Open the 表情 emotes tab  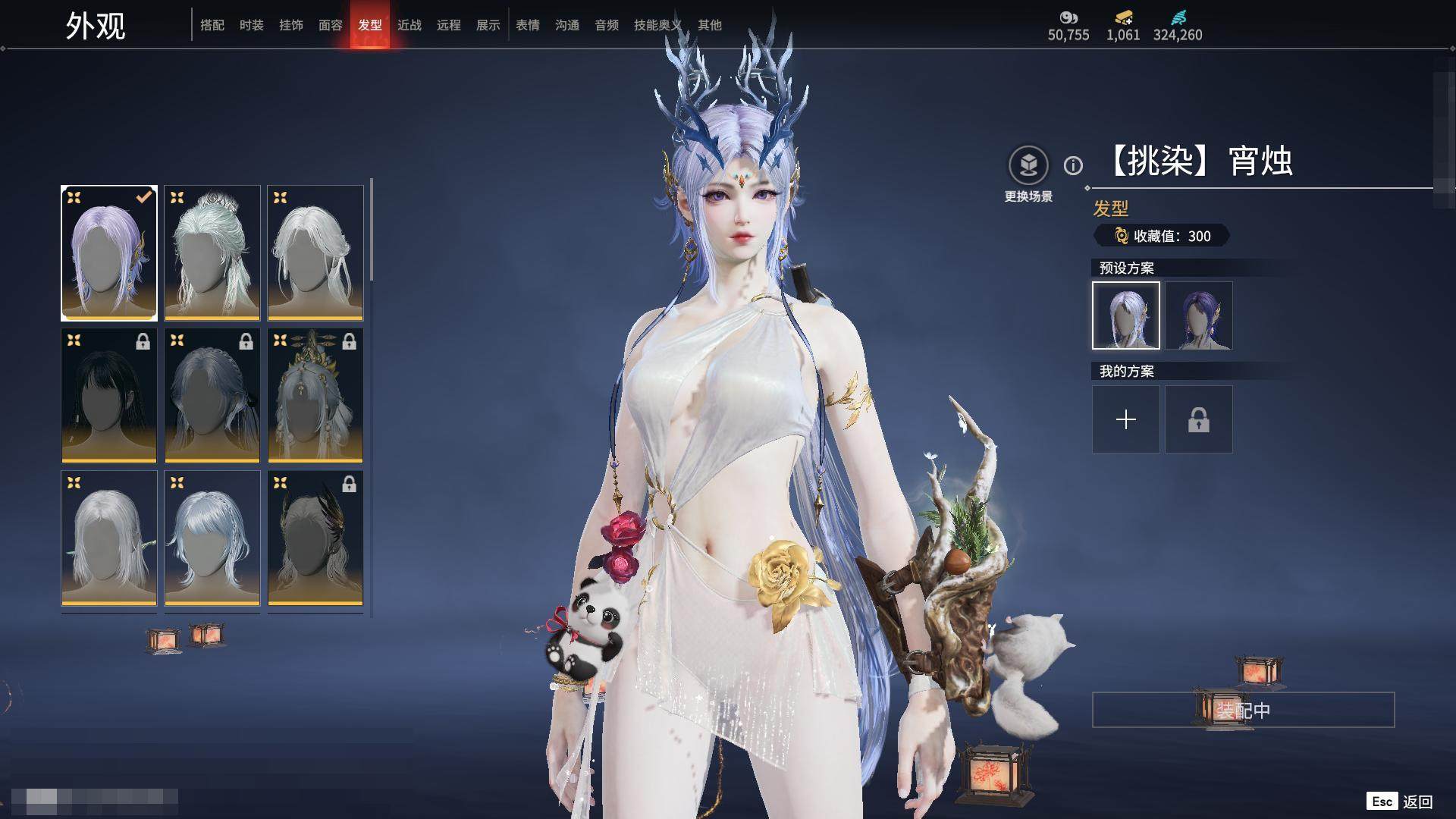tap(528, 25)
